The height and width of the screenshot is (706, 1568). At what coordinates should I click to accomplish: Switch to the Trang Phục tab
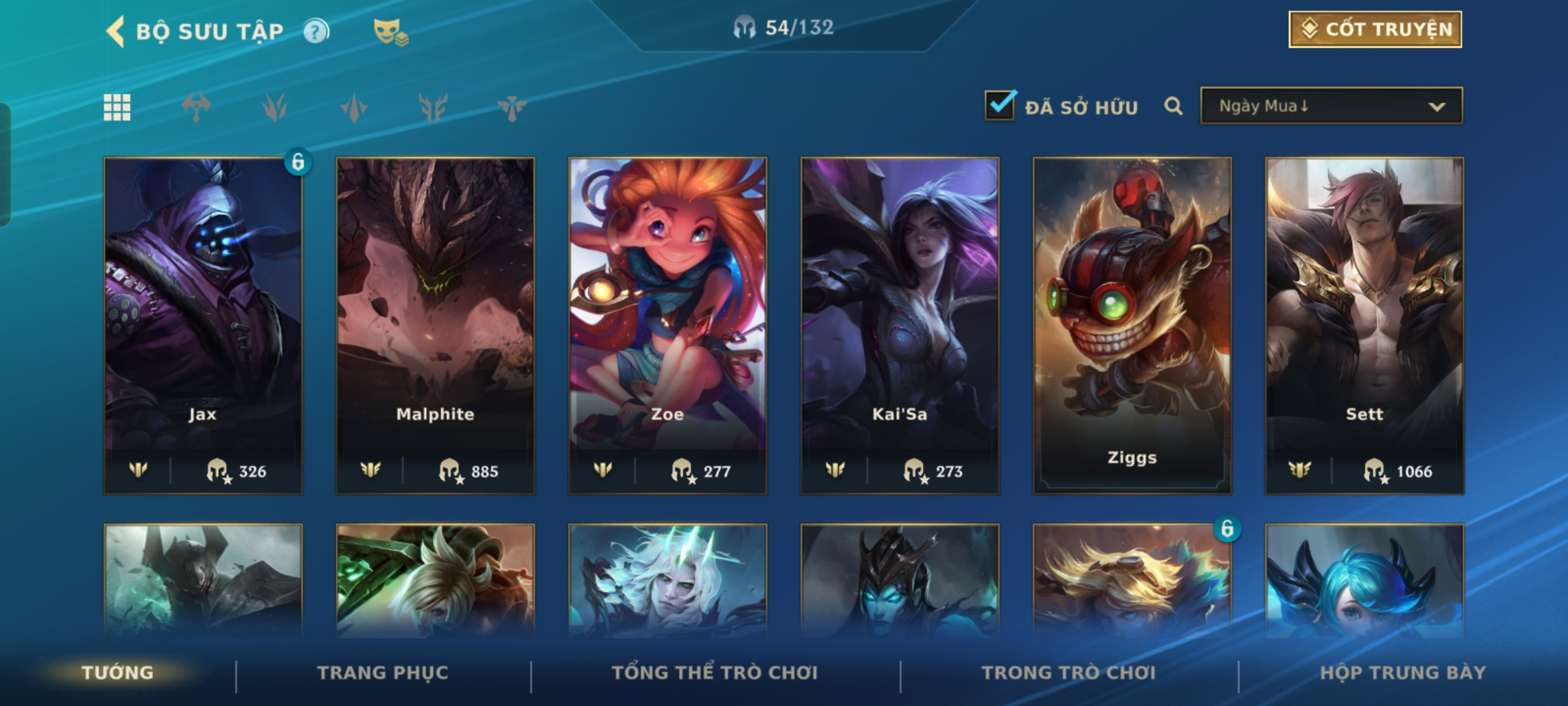point(383,673)
